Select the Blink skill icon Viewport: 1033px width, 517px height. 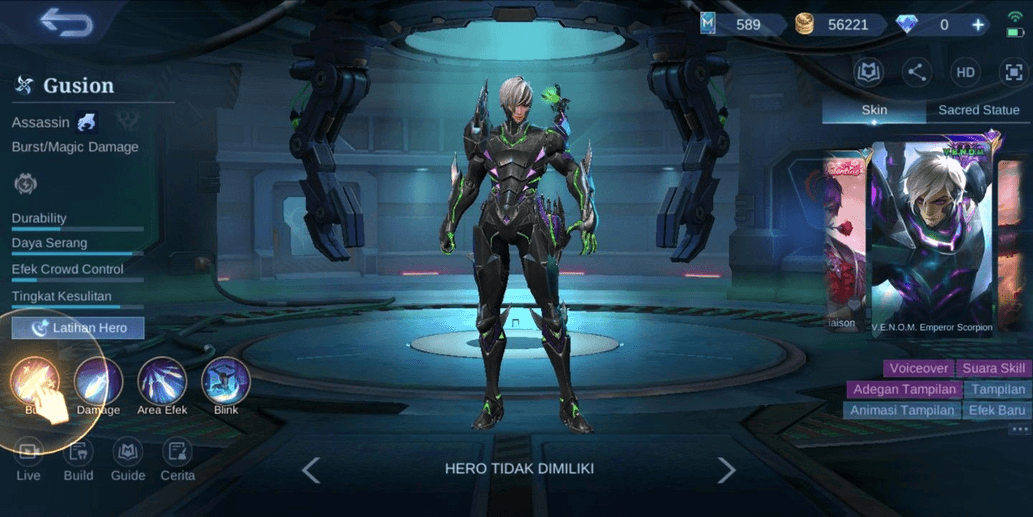click(x=226, y=382)
